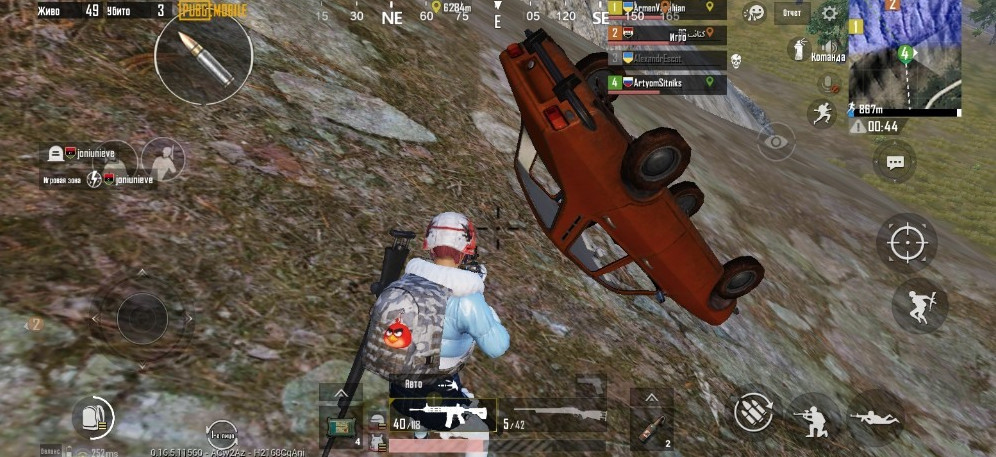Tap the jump button
Viewport: 996px width, 457px height.
coord(919,304)
